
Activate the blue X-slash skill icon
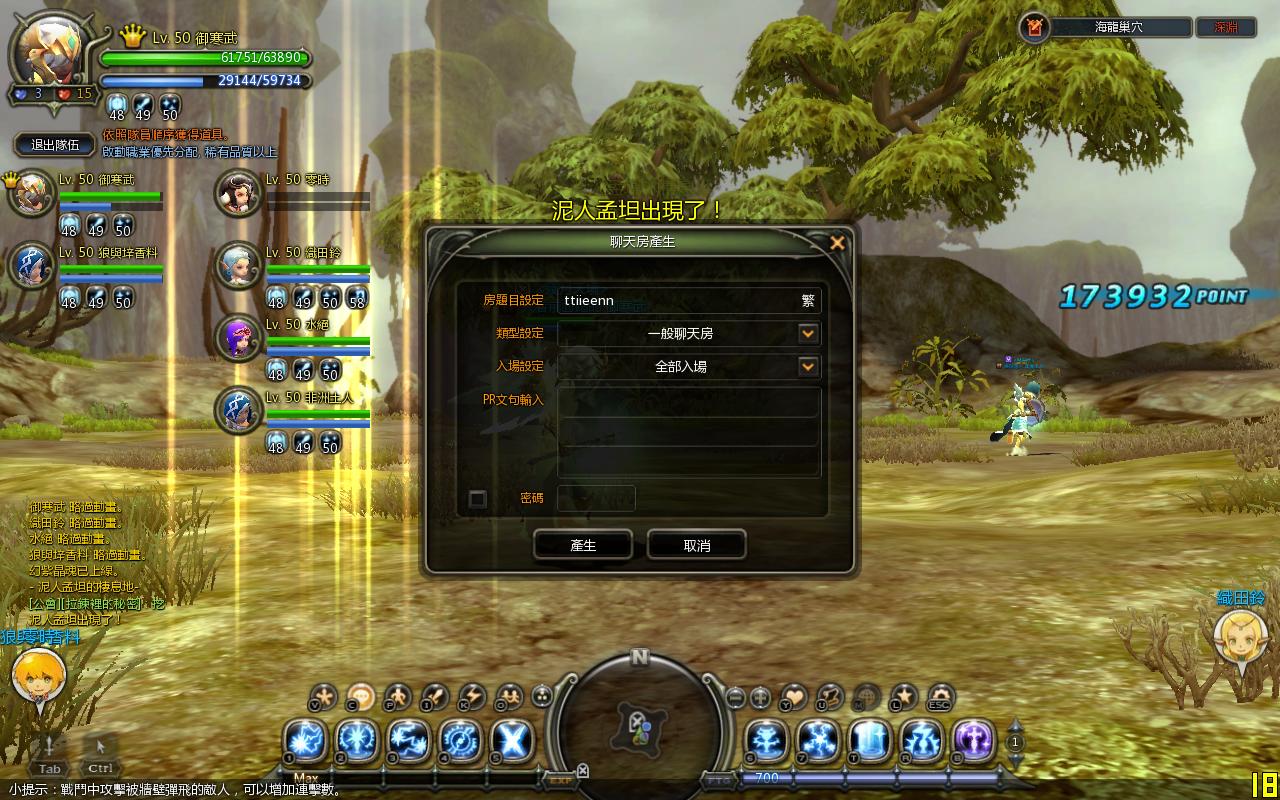tap(513, 741)
